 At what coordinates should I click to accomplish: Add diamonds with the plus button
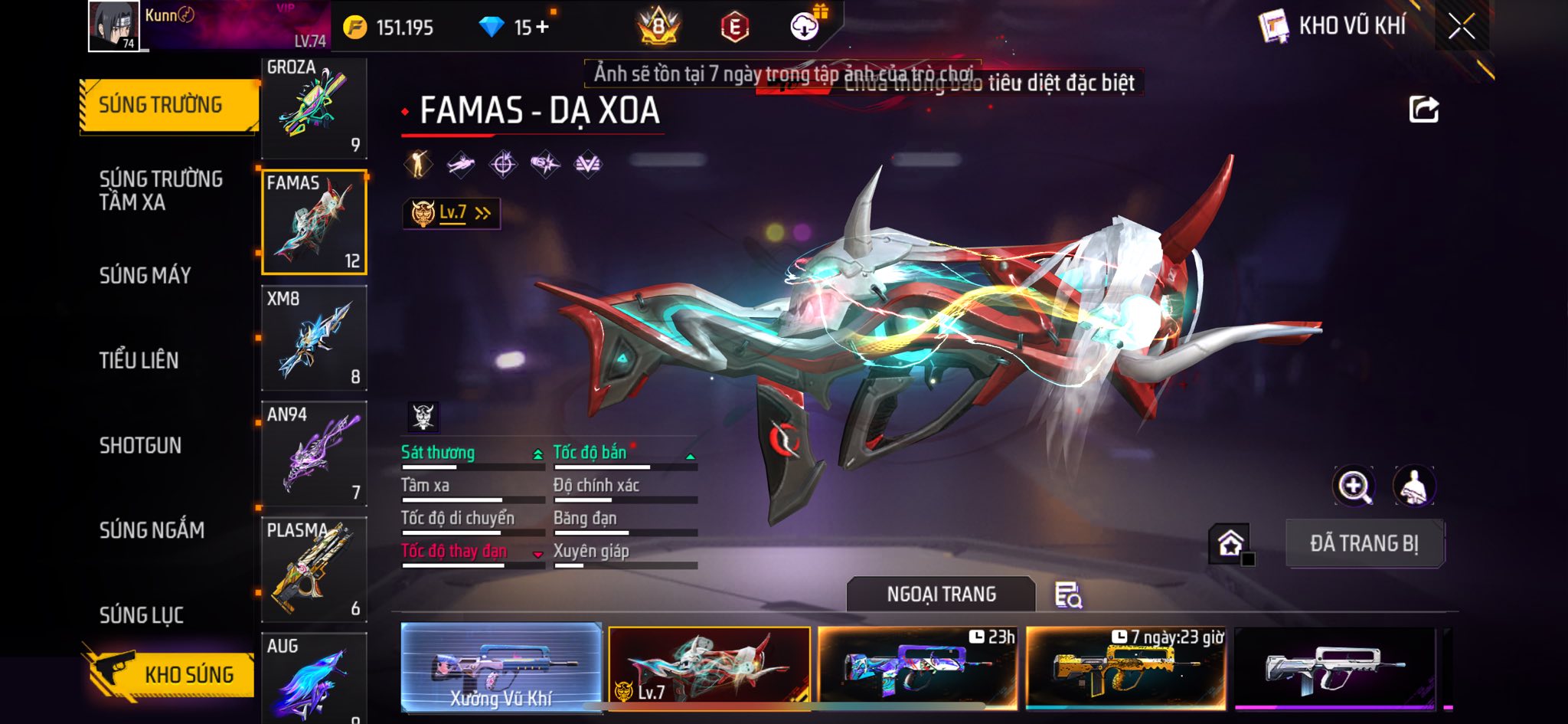tap(543, 28)
